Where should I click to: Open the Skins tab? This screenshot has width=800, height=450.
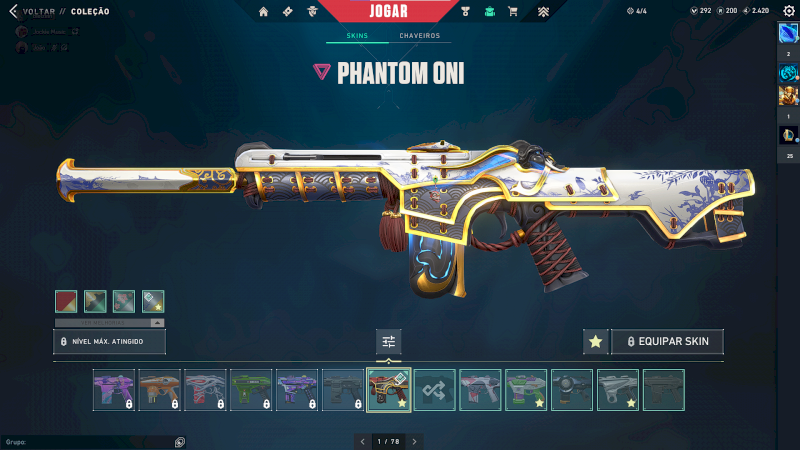click(357, 36)
